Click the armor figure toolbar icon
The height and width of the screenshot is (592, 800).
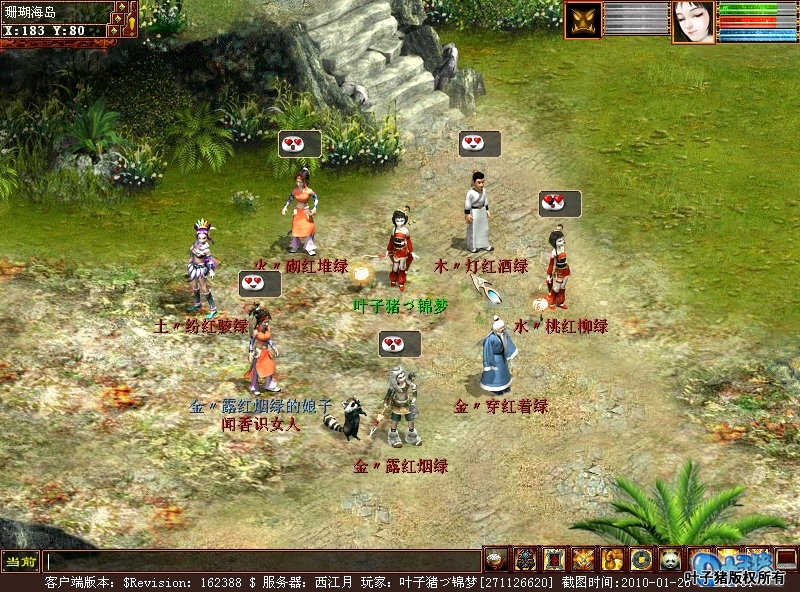[x=525, y=559]
